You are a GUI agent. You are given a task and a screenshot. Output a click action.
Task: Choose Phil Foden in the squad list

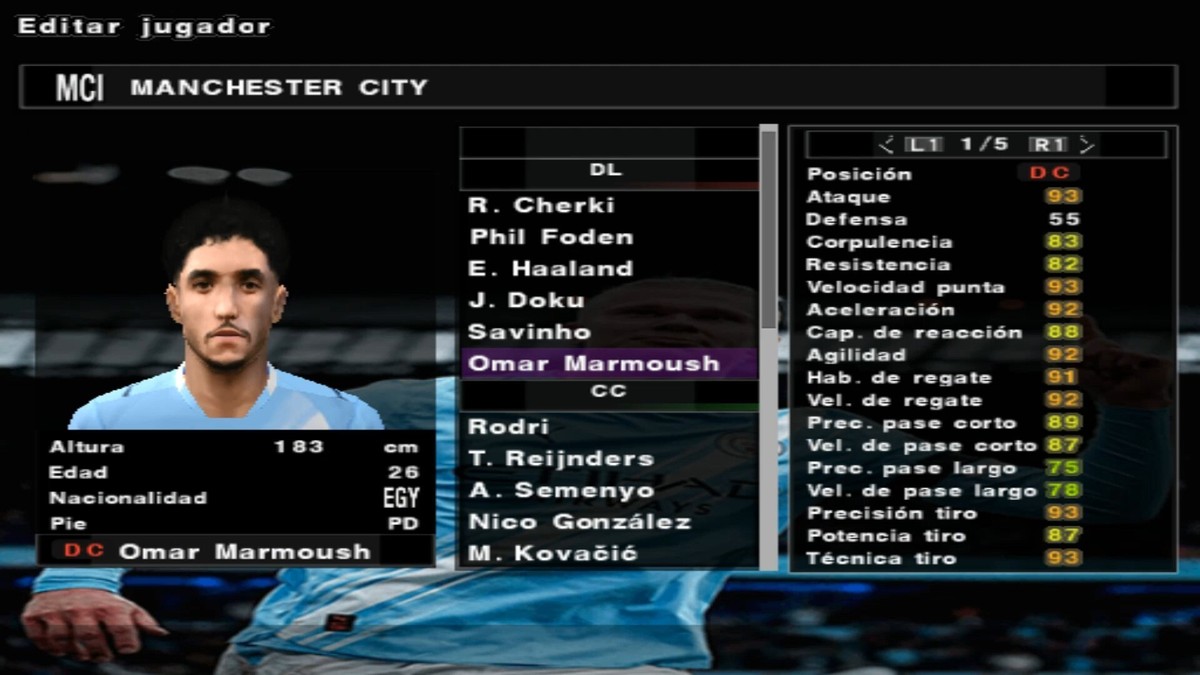click(x=551, y=238)
